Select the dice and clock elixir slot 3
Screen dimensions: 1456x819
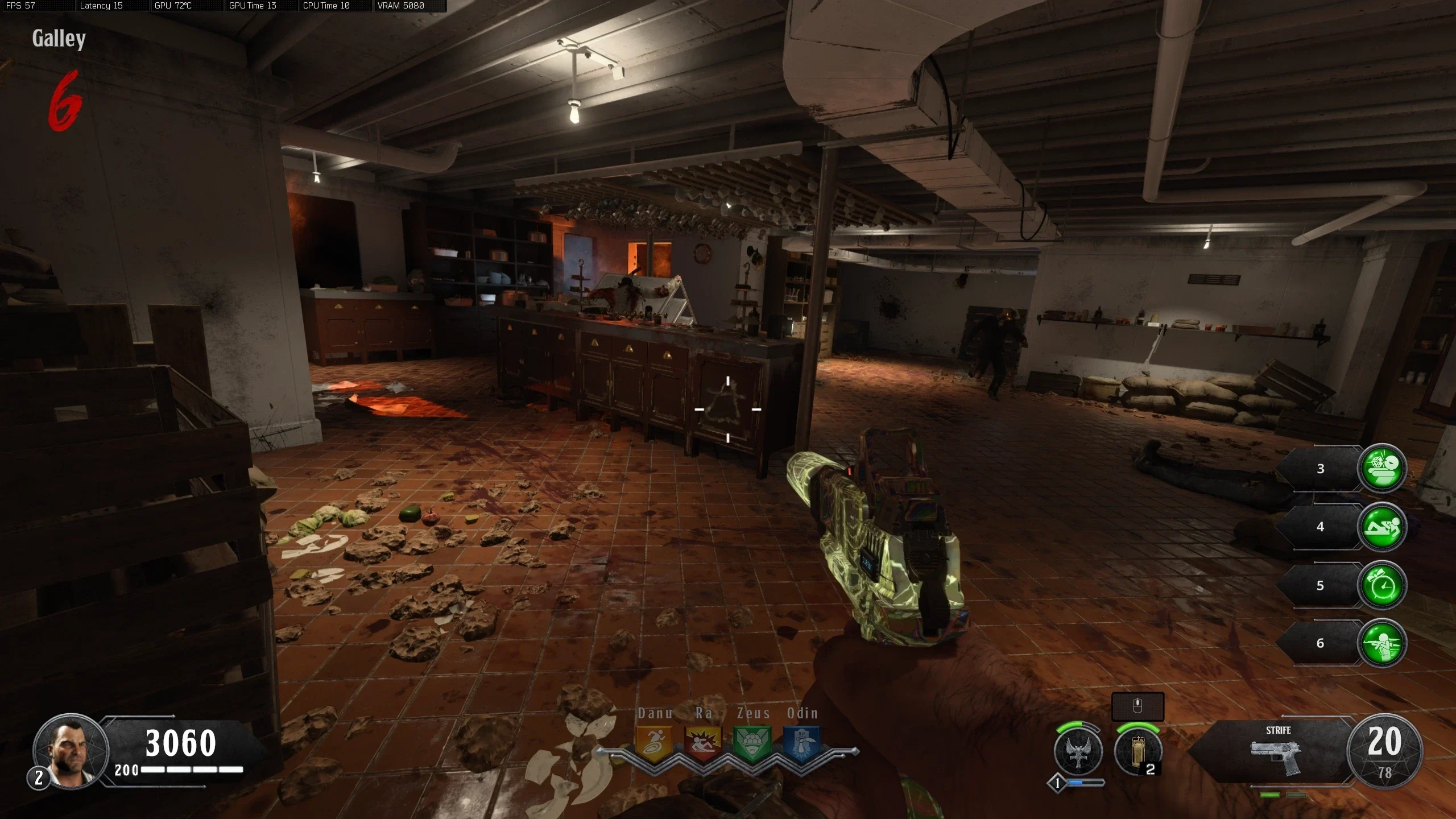[1381, 469]
